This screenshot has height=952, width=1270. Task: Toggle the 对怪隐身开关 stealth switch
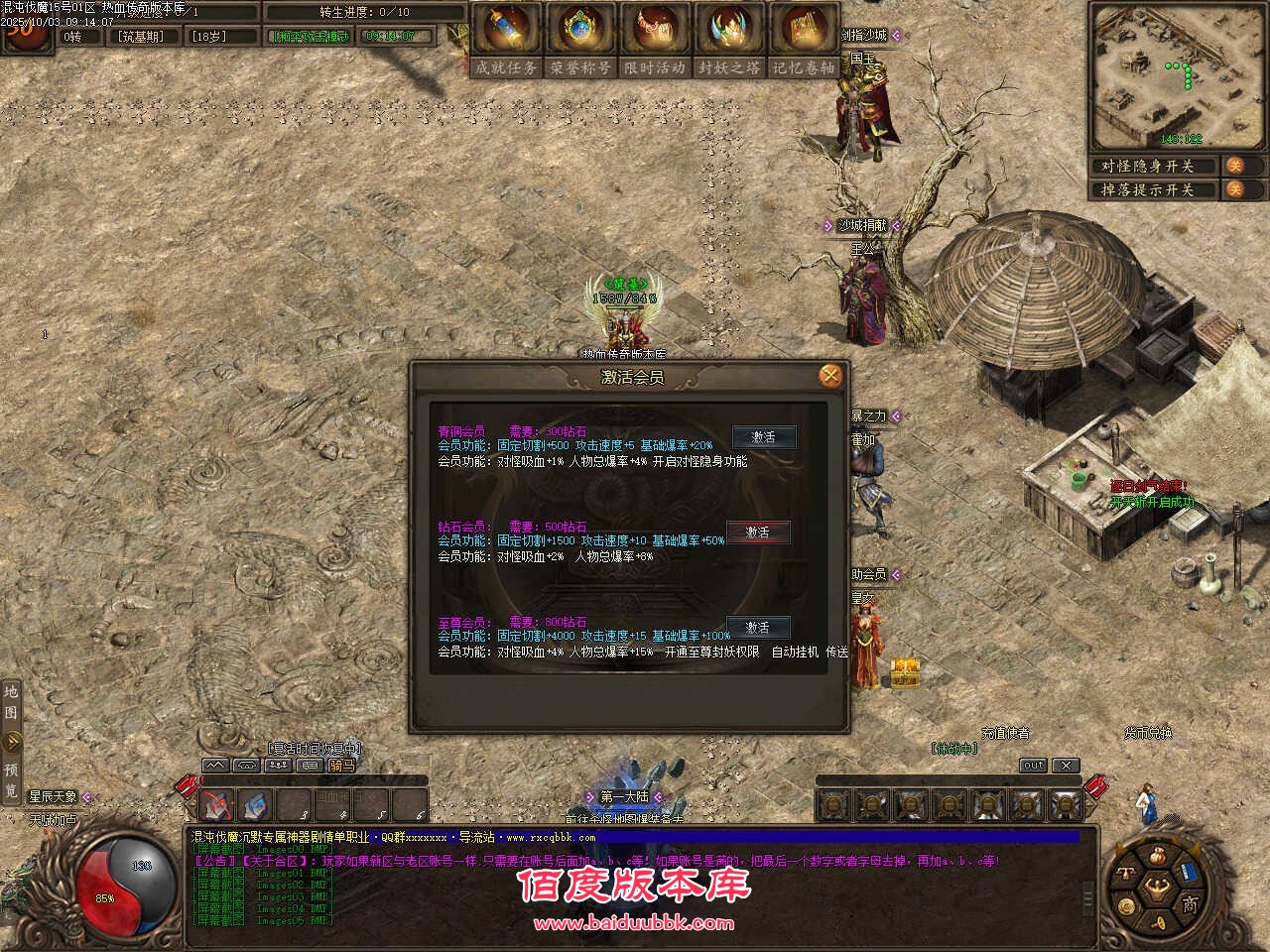1235,166
